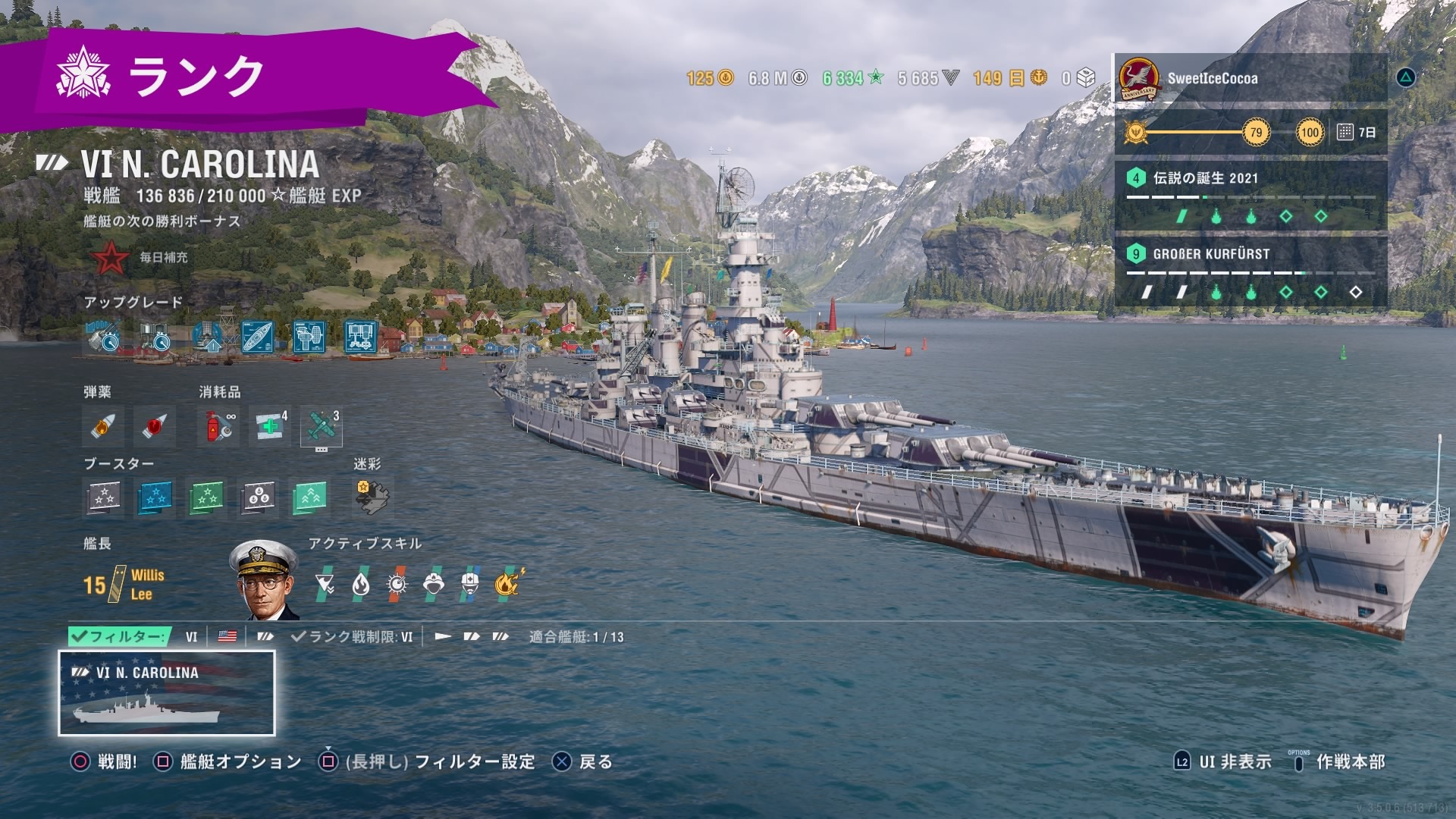1456x819 pixels.
Task: Select the VI N. Carolina ship card
Action: pos(167,693)
